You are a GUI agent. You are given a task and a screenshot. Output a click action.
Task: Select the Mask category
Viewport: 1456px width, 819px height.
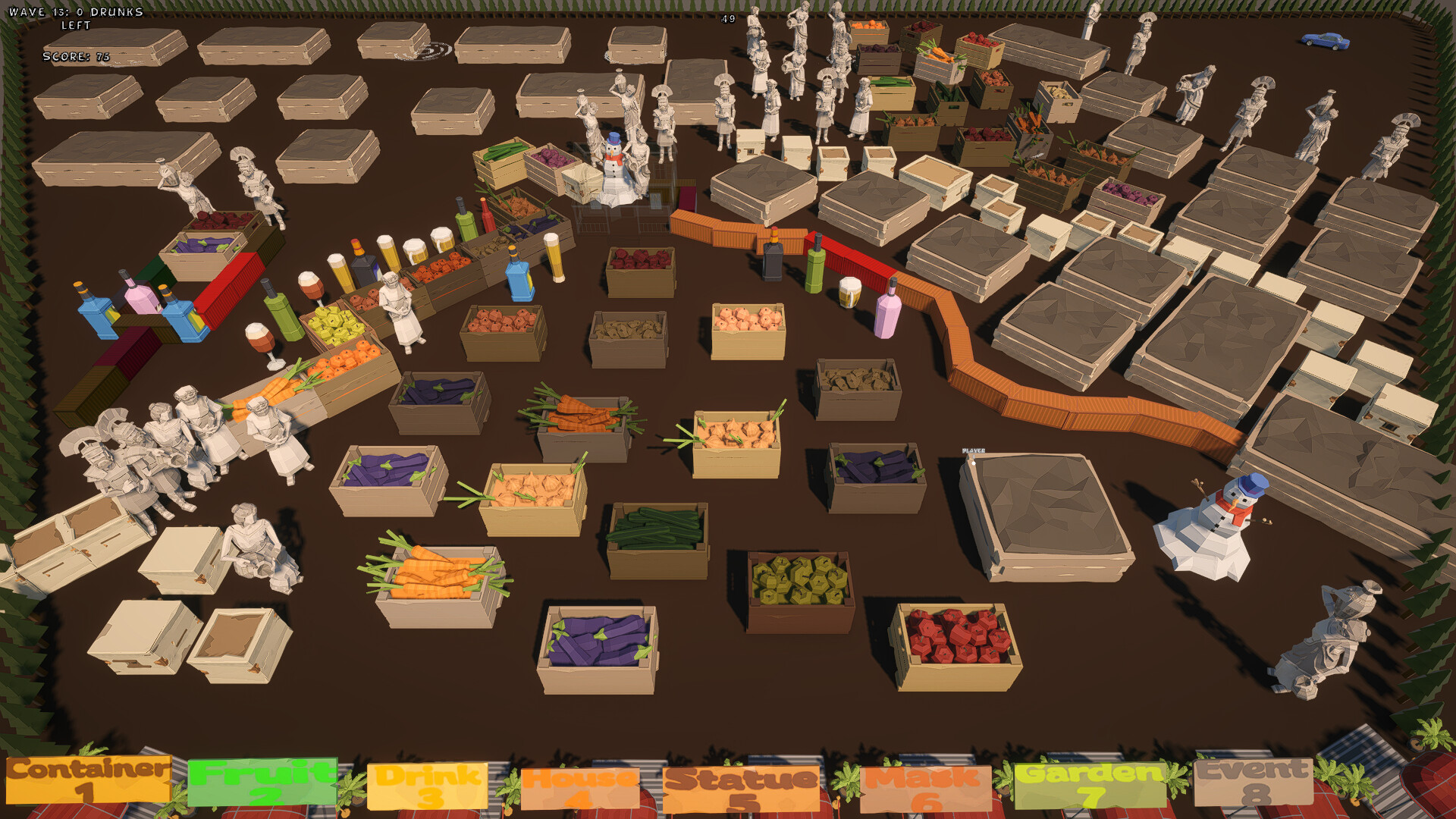(x=925, y=789)
